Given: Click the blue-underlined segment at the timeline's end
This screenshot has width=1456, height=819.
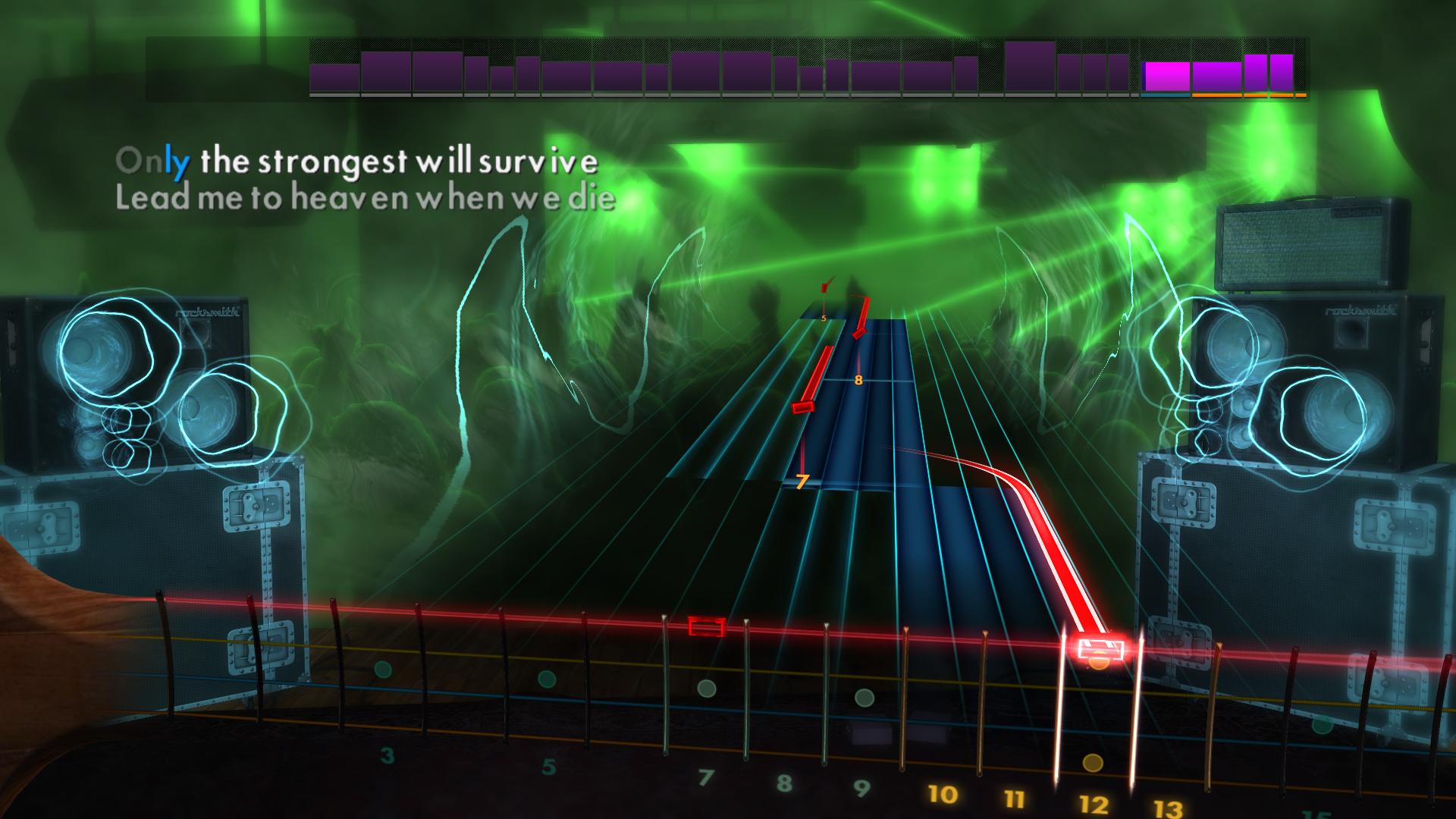Looking at the screenshot, I should coord(1166,96).
